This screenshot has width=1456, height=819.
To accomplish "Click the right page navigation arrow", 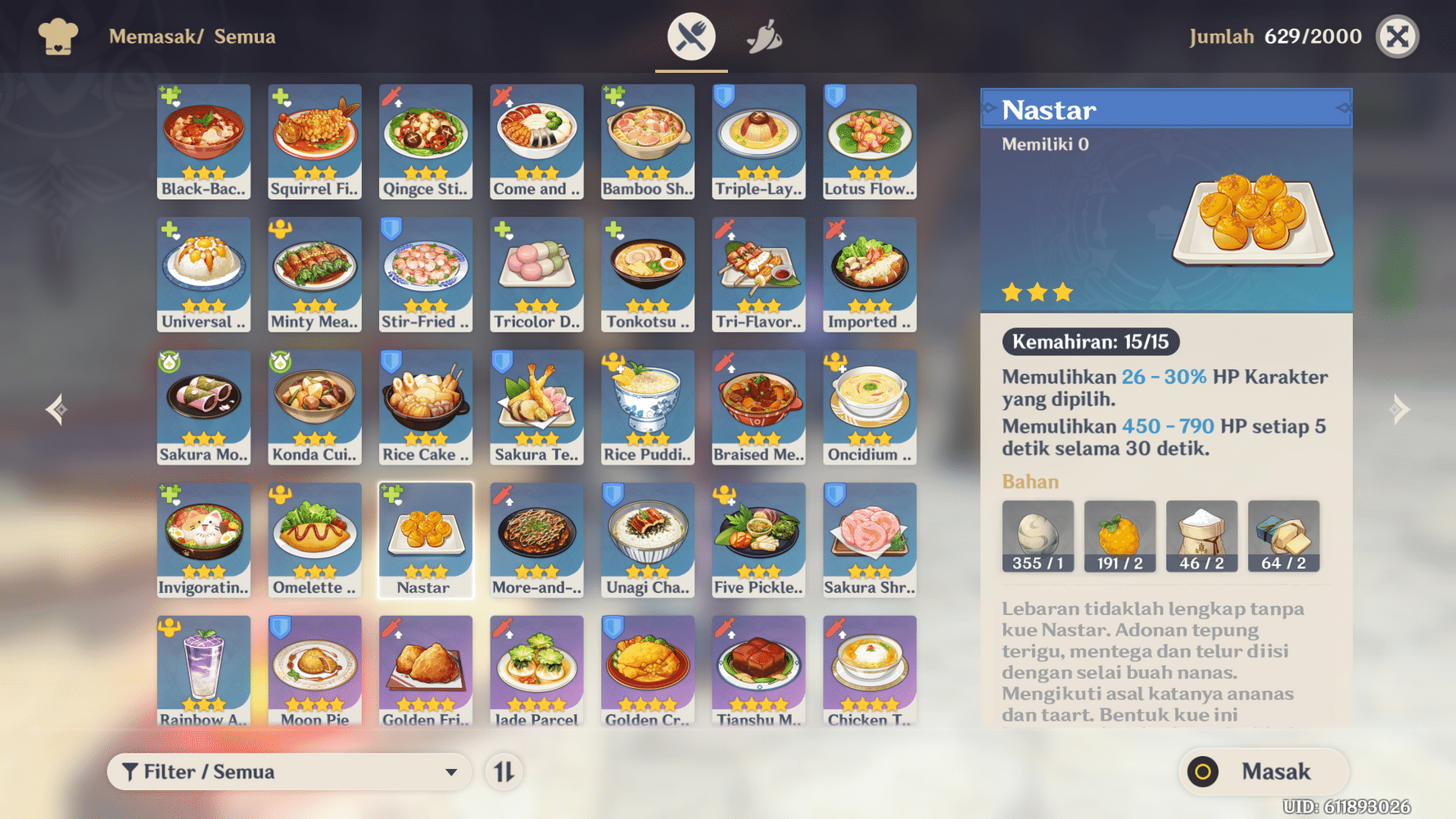I will coord(1401,409).
